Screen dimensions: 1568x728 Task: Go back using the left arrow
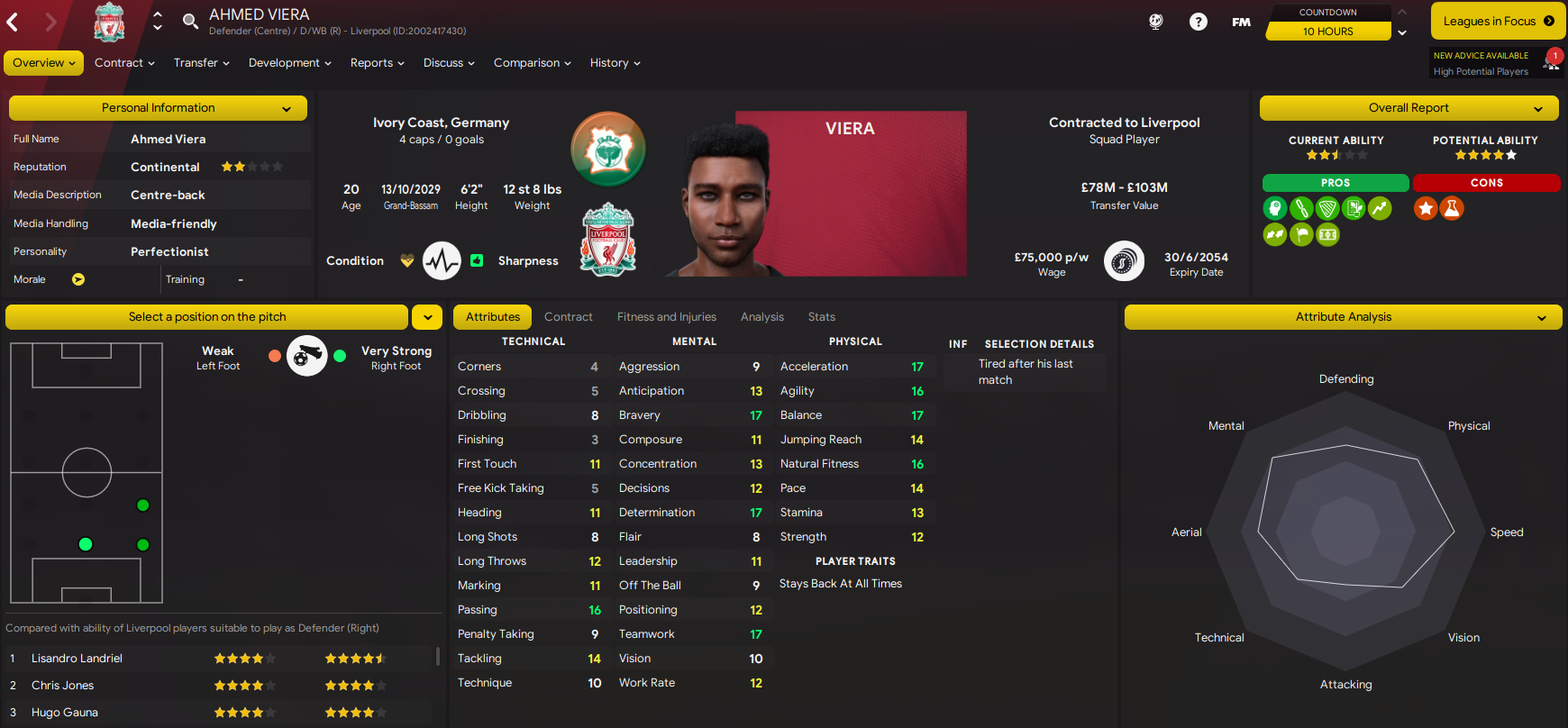14,22
